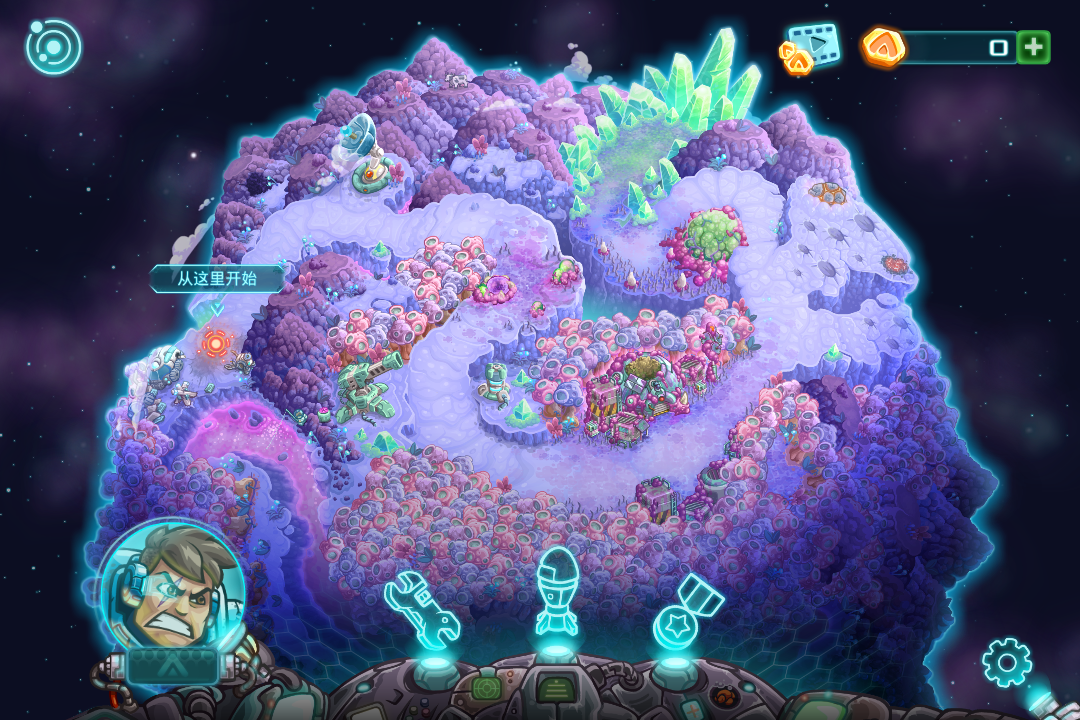The image size is (1080, 720).
Task: Select the rocket bomb hologram
Action: click(x=556, y=593)
